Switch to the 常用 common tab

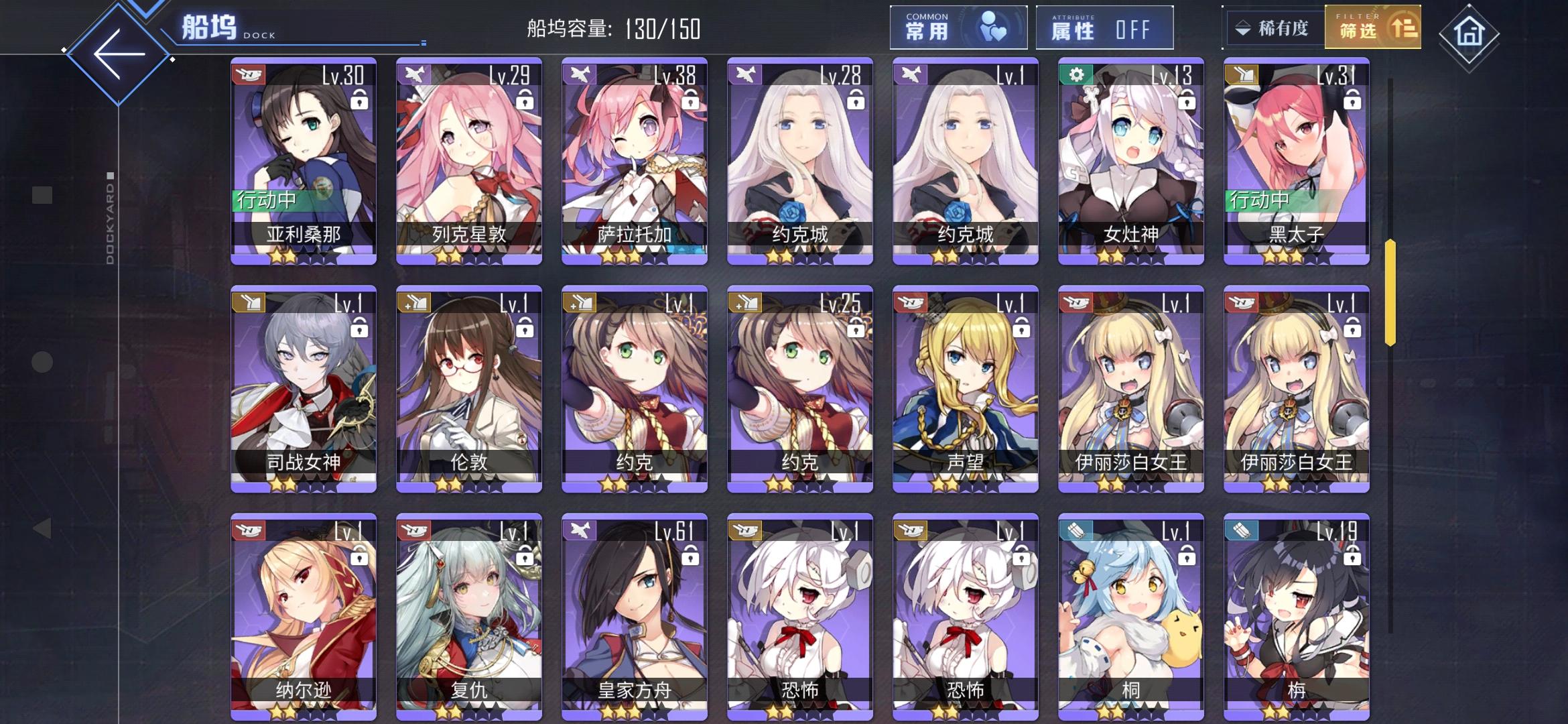[958, 27]
